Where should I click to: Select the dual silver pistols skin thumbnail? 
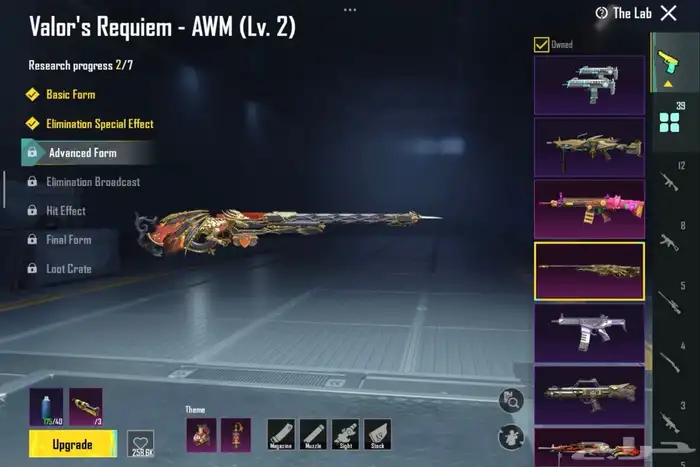coord(589,84)
